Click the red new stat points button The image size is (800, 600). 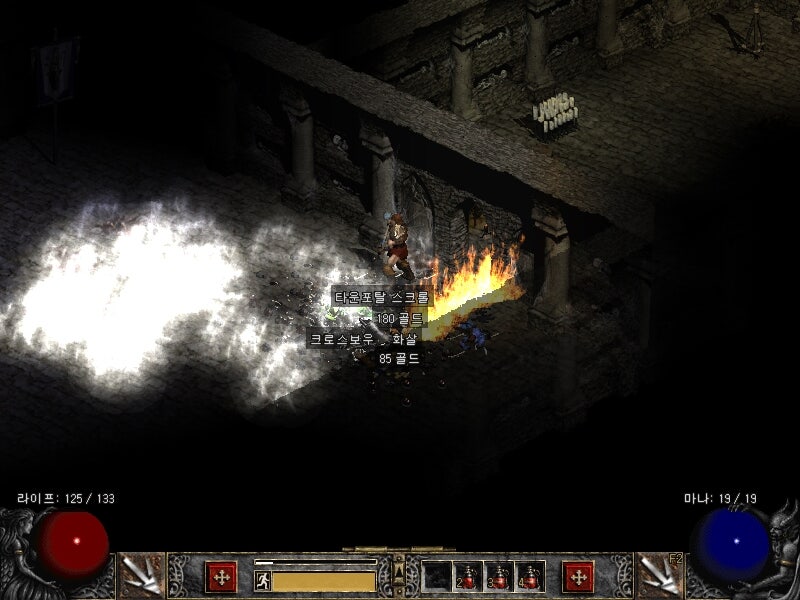point(221,576)
